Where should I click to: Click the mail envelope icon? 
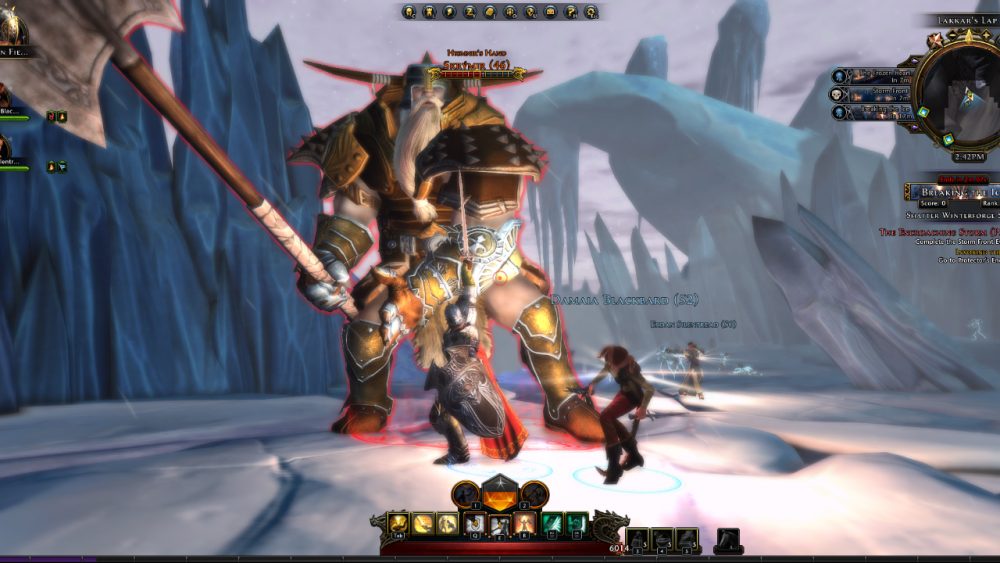[x=551, y=12]
